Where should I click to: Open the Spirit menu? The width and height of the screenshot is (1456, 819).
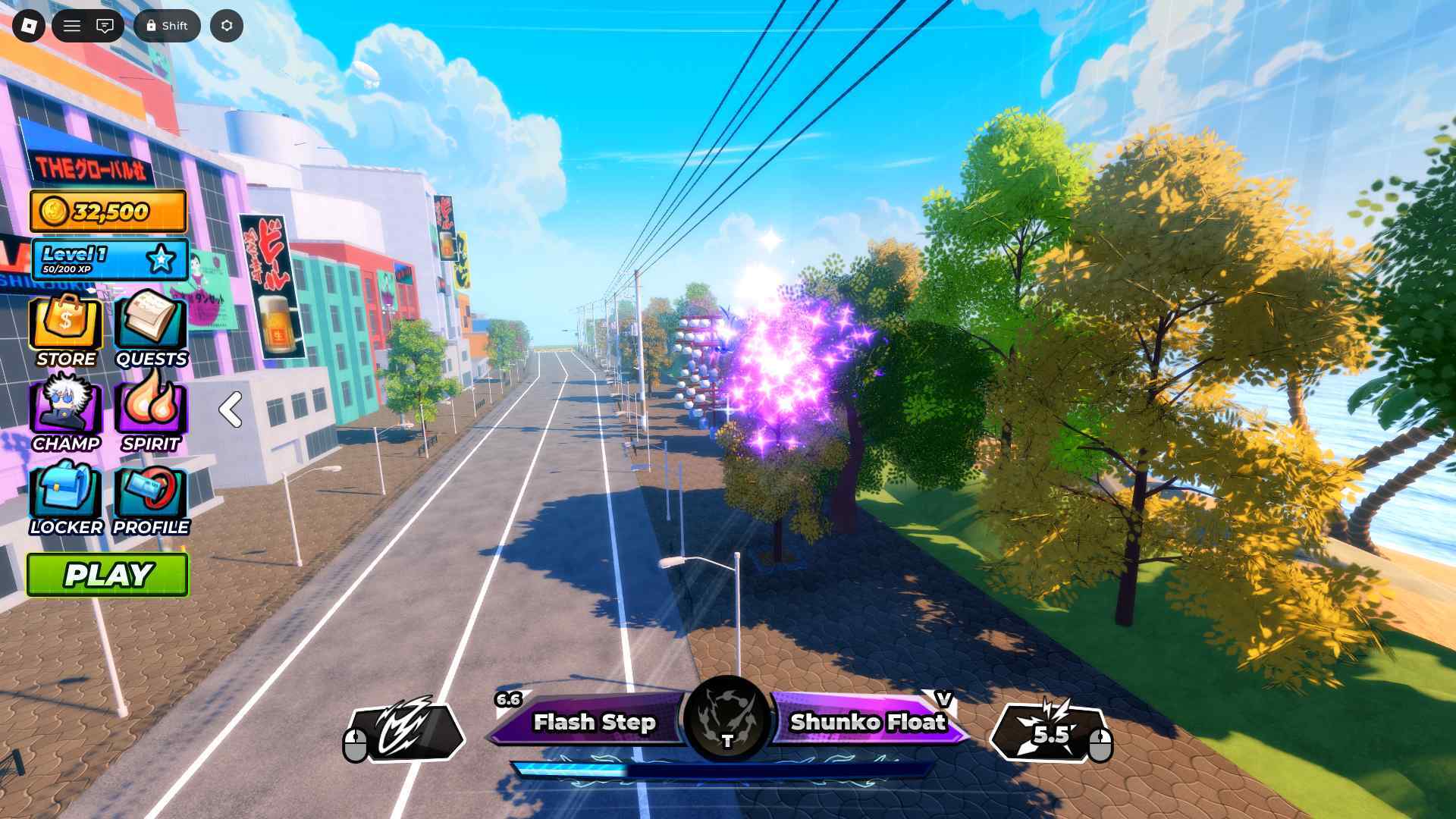pyautogui.click(x=151, y=414)
